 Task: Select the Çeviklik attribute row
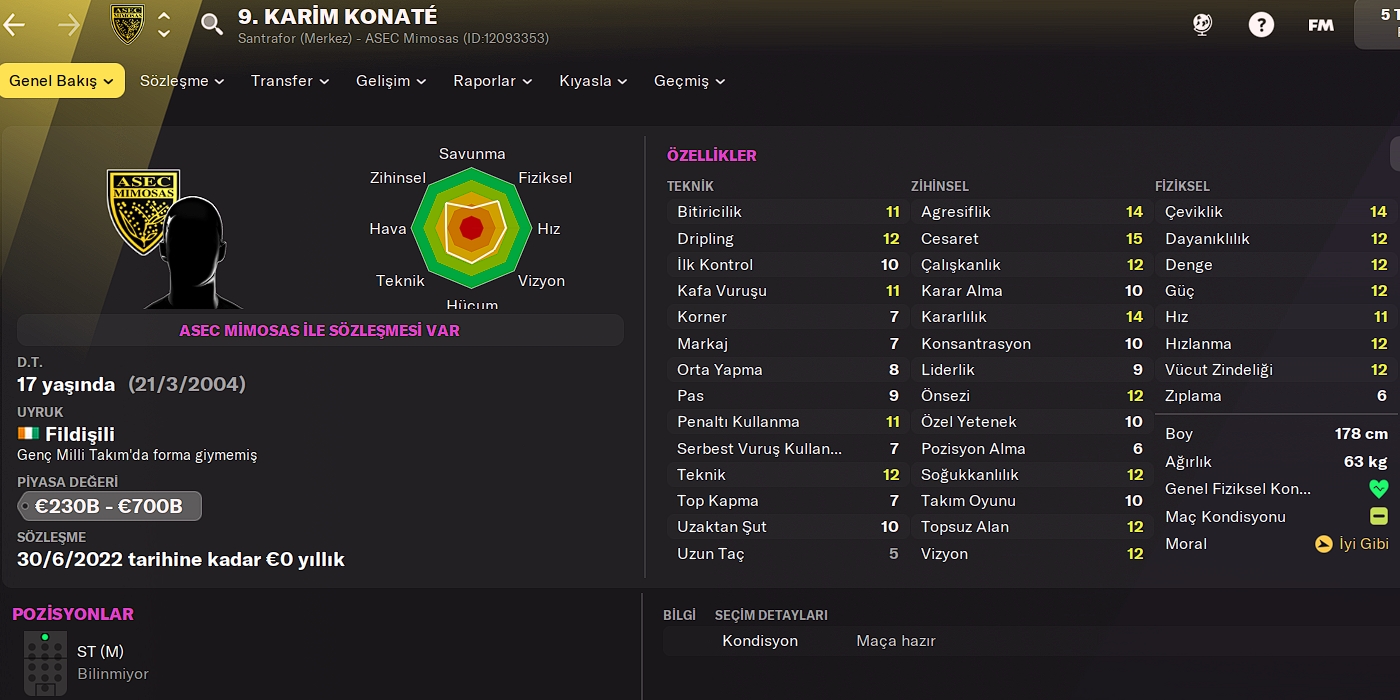1275,212
